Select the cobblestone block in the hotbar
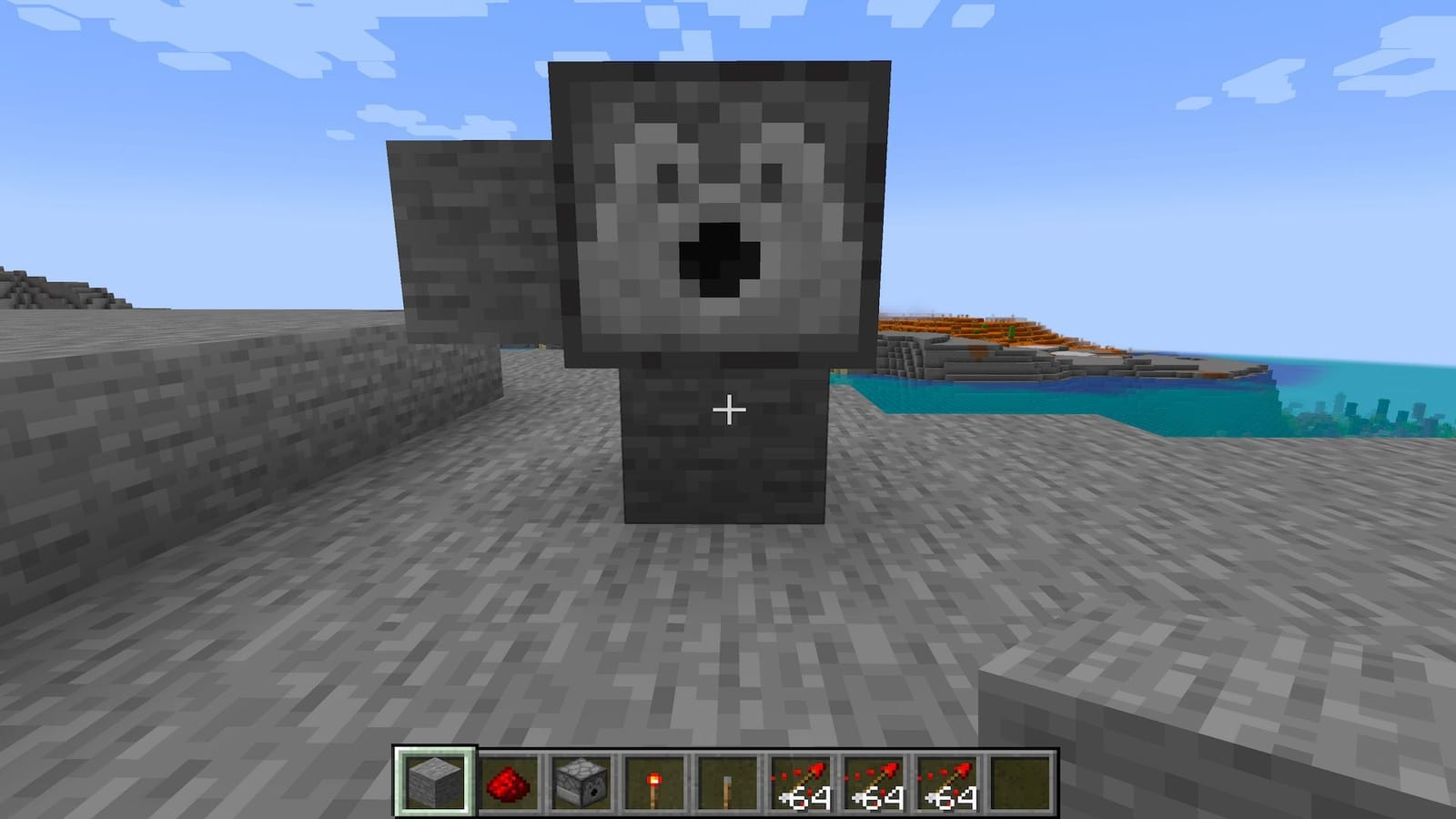This screenshot has height=819, width=1456. (x=434, y=783)
